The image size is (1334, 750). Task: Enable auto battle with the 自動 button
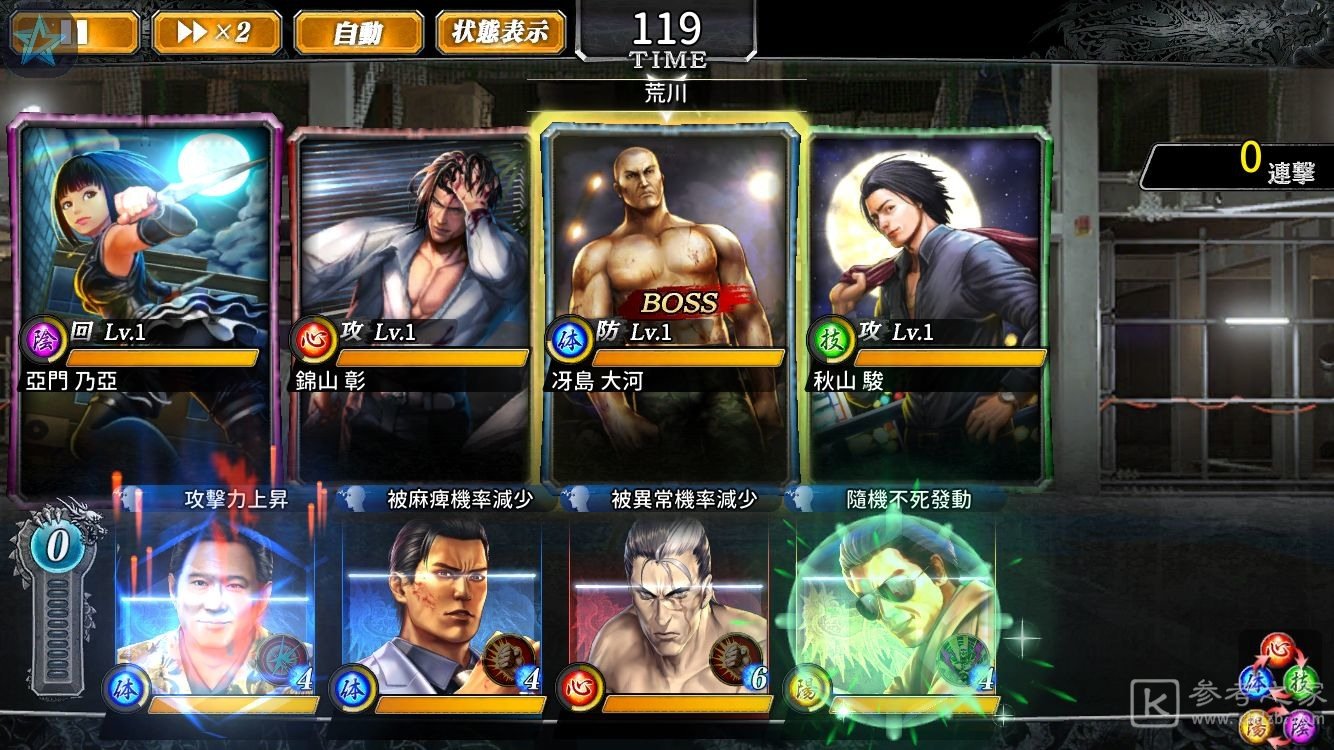pos(357,32)
